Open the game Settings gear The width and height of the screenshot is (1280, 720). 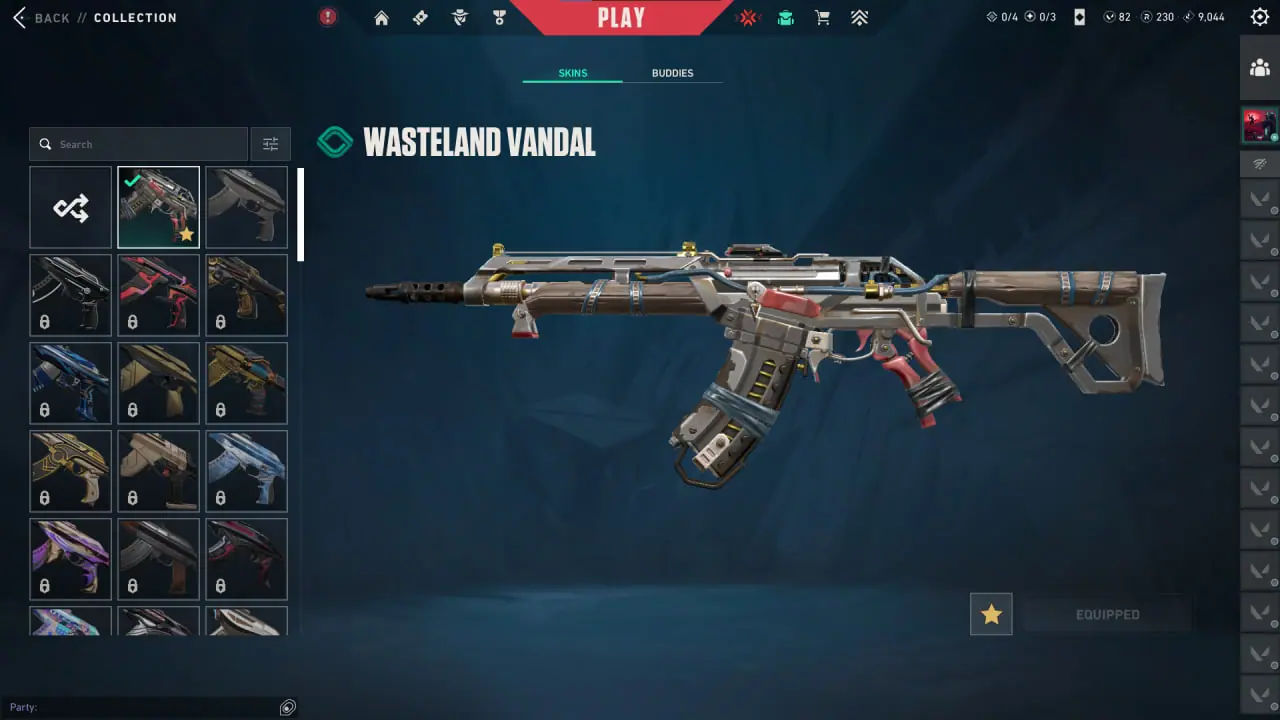coord(1260,16)
